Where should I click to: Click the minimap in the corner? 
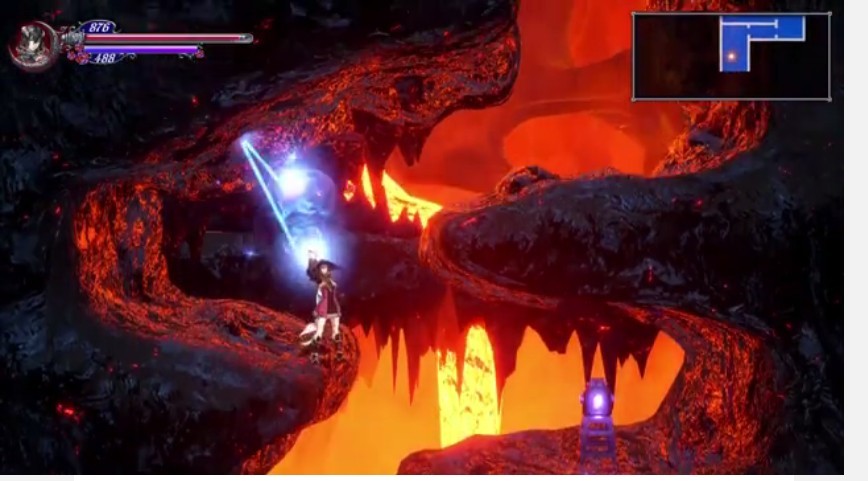(x=731, y=56)
